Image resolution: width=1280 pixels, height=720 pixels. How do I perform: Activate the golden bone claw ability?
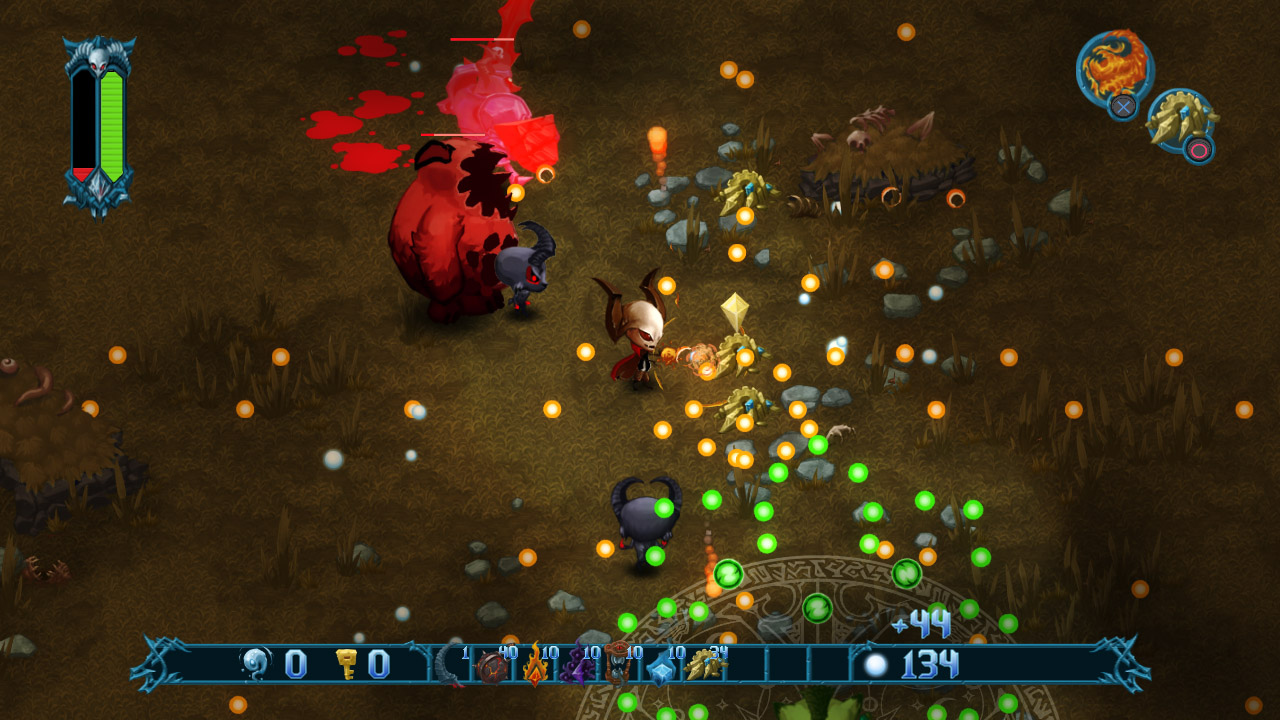click(x=1180, y=121)
